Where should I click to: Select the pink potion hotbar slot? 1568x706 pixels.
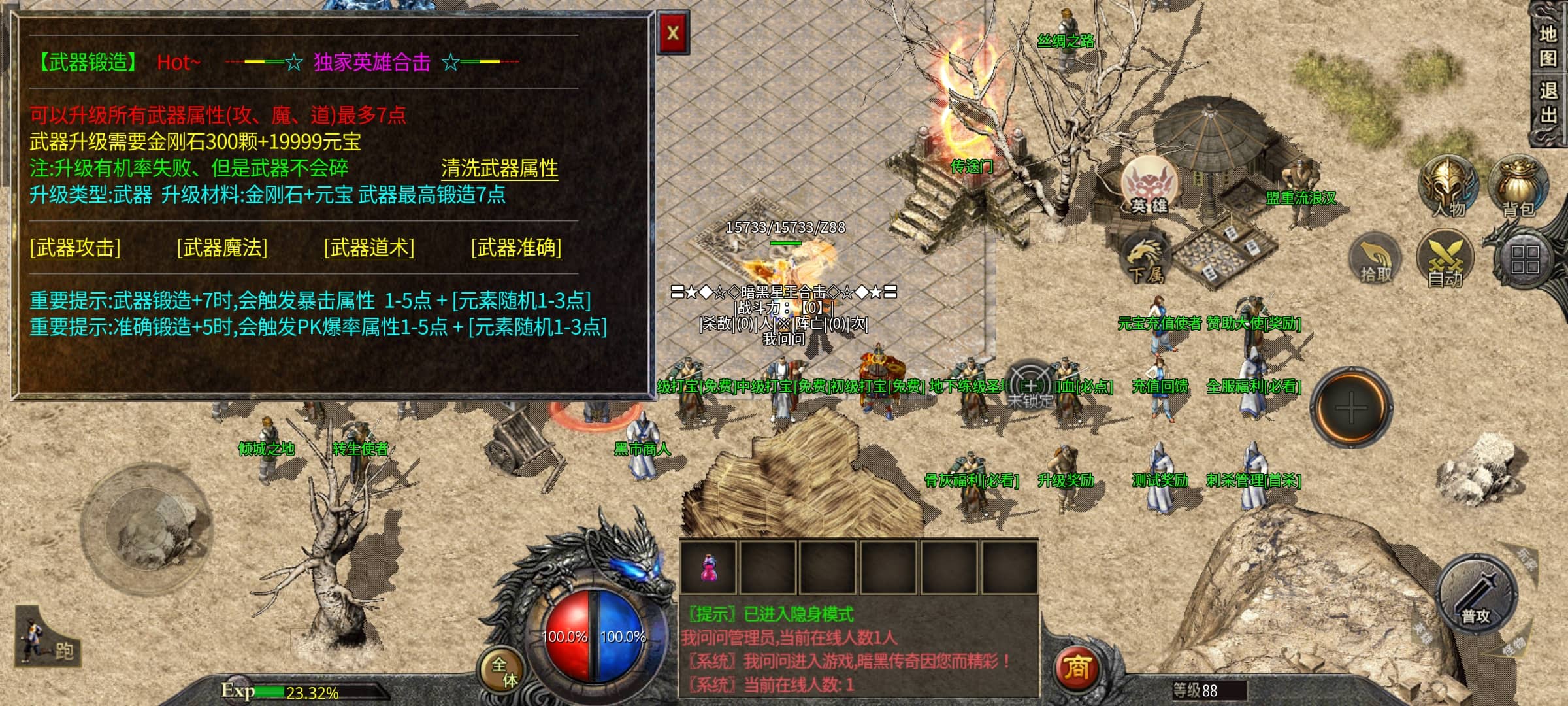tap(708, 567)
